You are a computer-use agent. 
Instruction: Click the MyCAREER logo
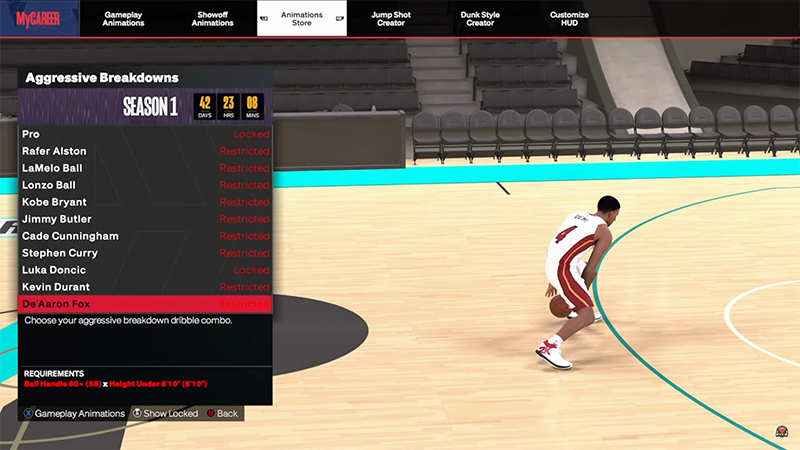pyautogui.click(x=37, y=18)
